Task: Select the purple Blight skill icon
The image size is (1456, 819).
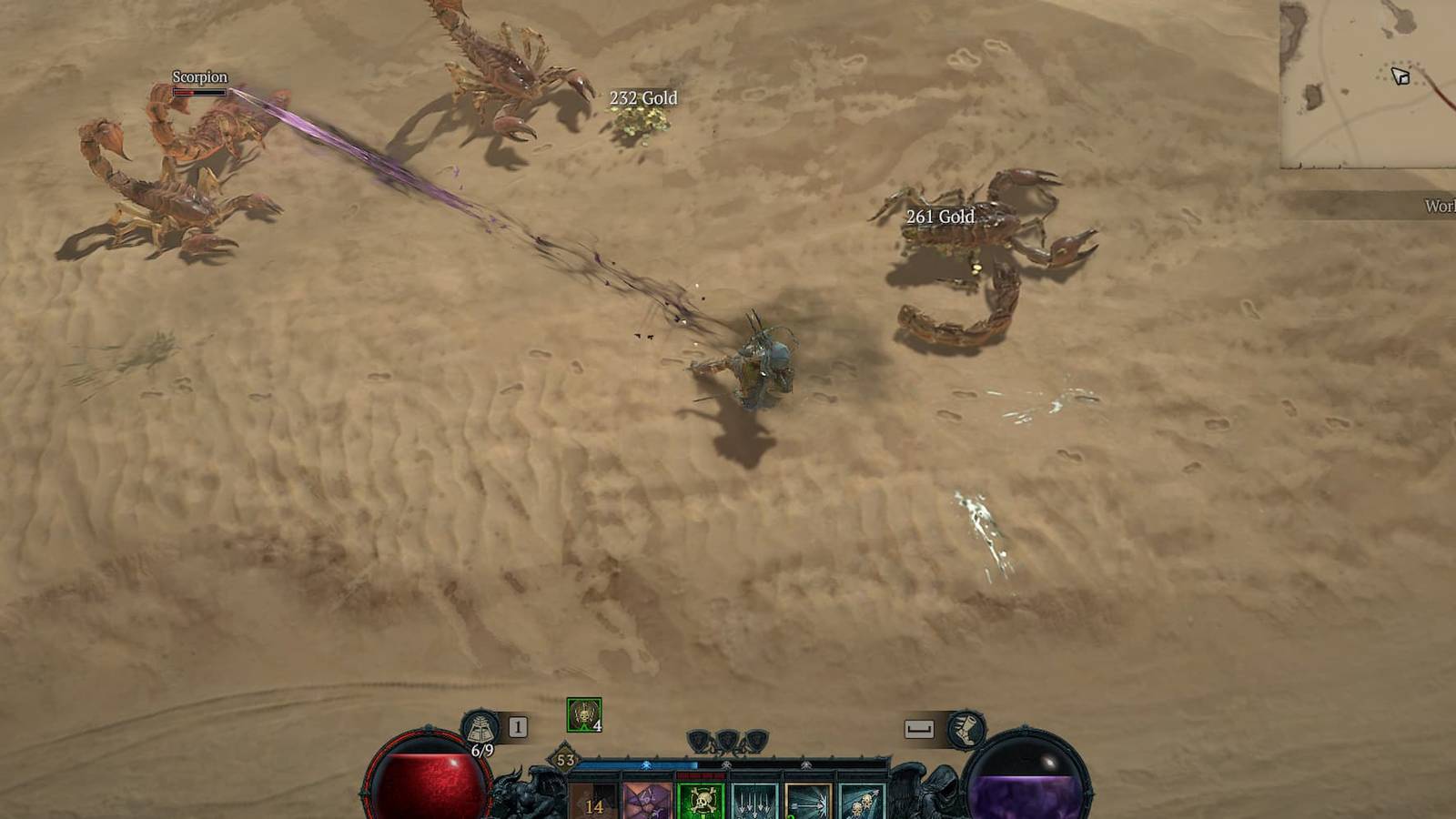Action: point(646,799)
